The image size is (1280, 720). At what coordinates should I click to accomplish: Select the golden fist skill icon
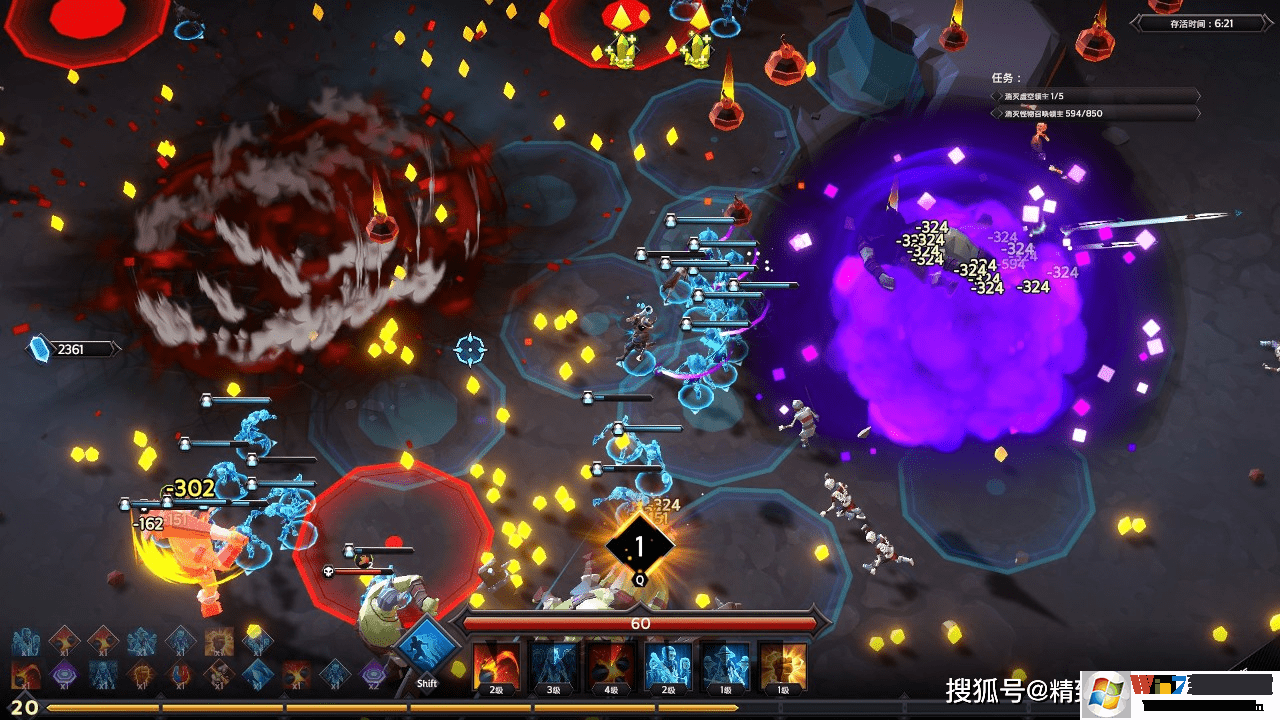tap(783, 663)
